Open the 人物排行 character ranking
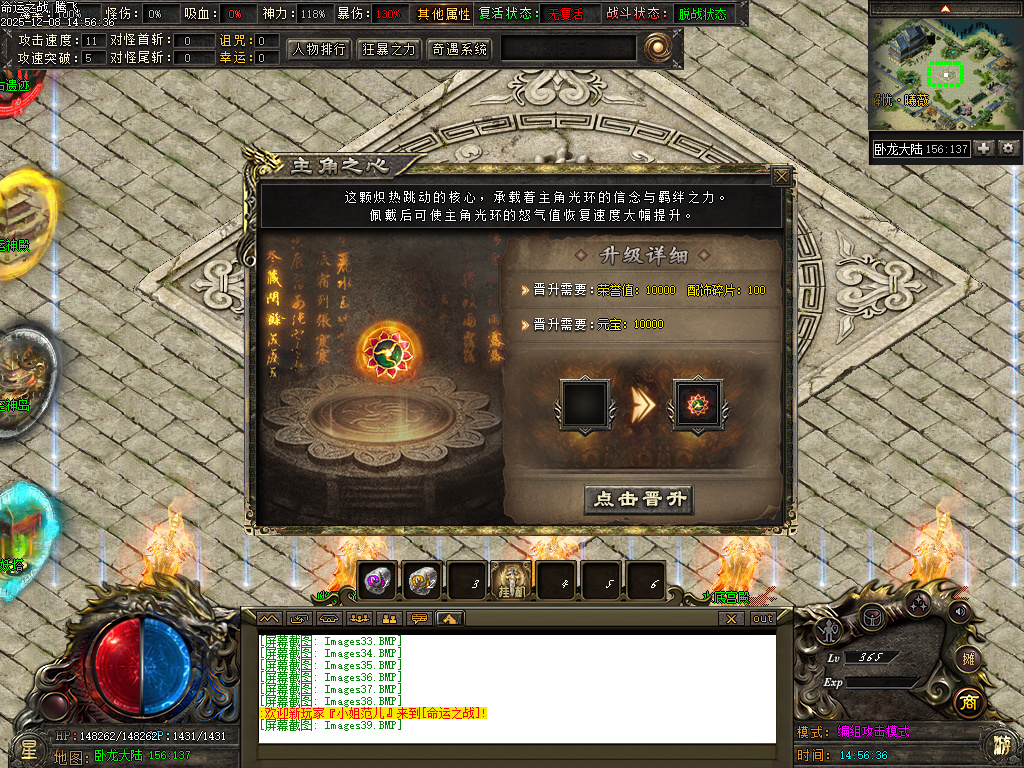 [319, 49]
